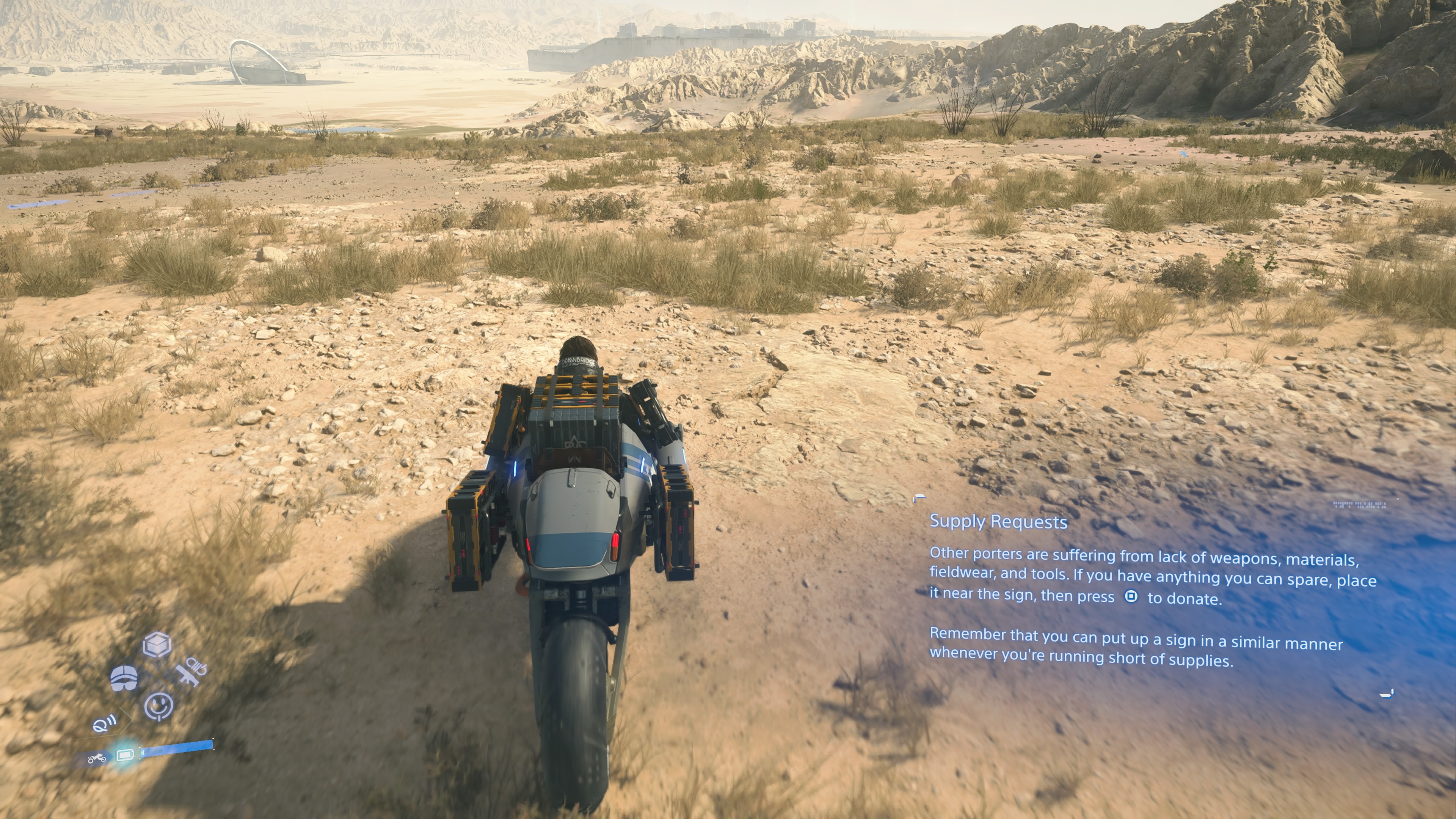Click the glowing battery icon
Image resolution: width=1456 pixels, height=819 pixels.
tap(125, 755)
